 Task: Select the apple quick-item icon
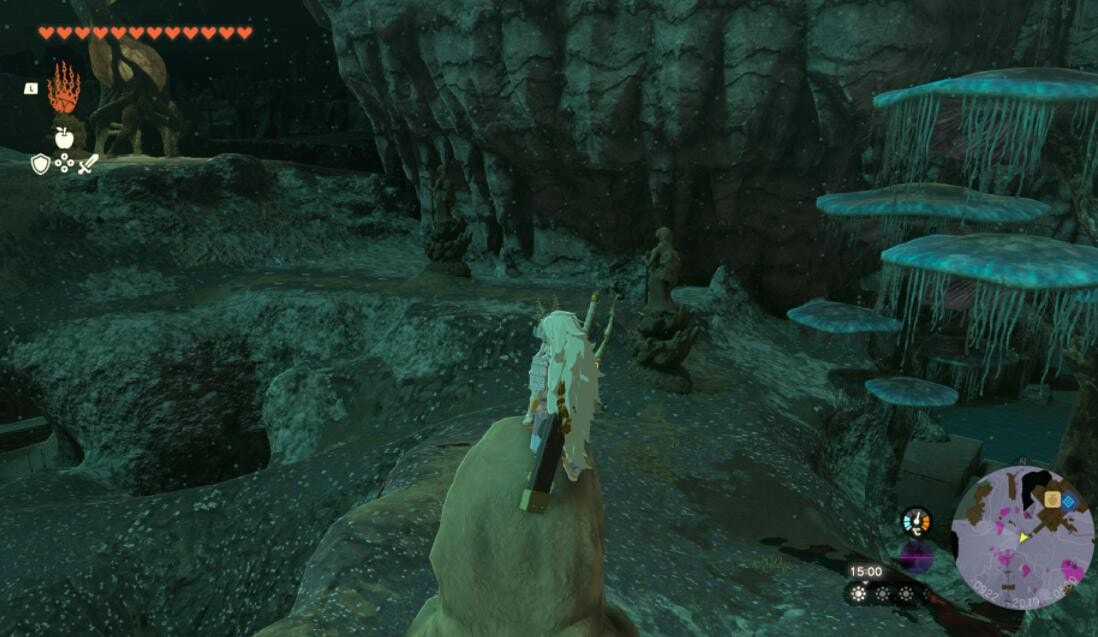pyautogui.click(x=64, y=139)
